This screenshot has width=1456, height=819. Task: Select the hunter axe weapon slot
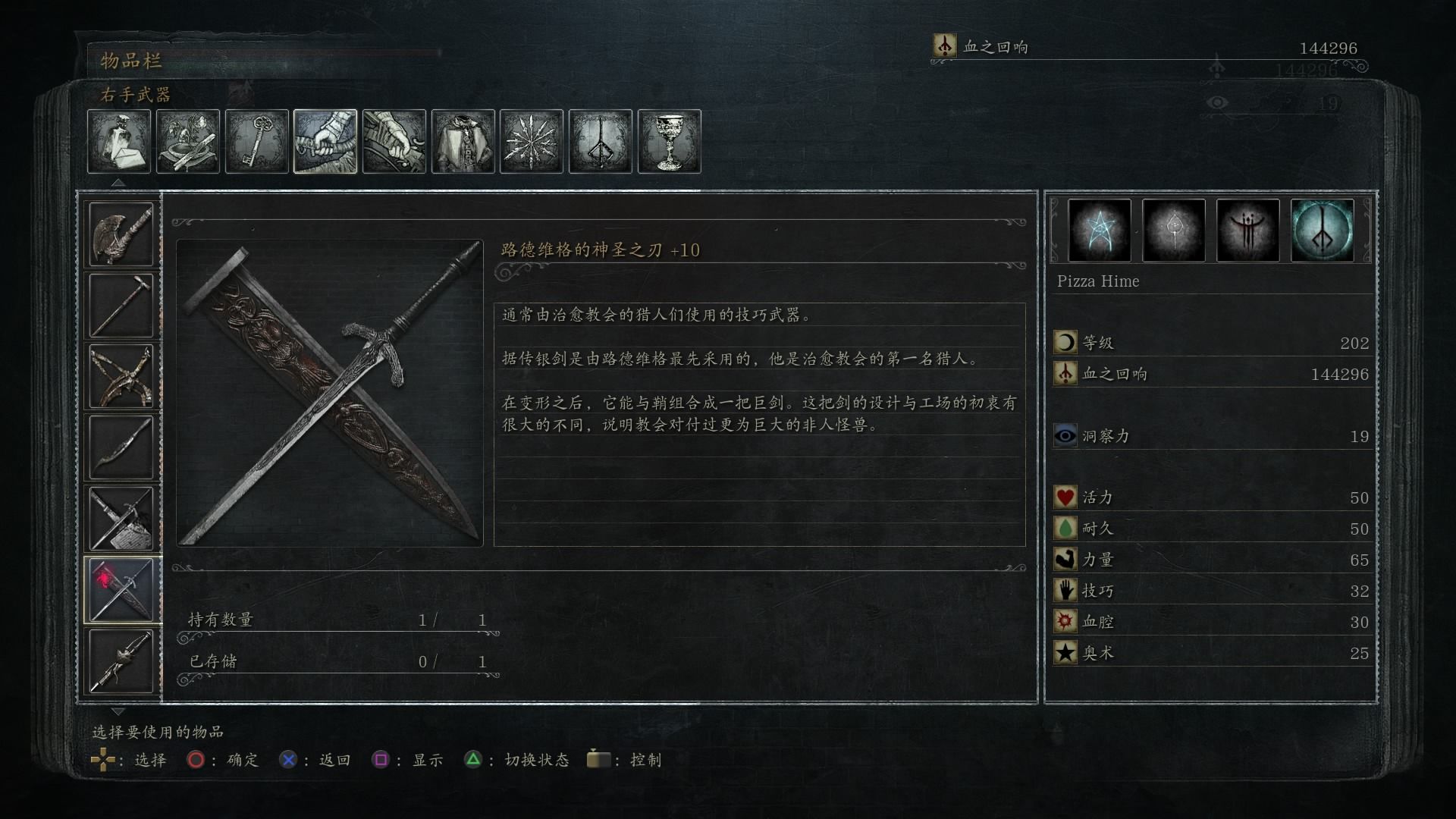[x=121, y=234]
